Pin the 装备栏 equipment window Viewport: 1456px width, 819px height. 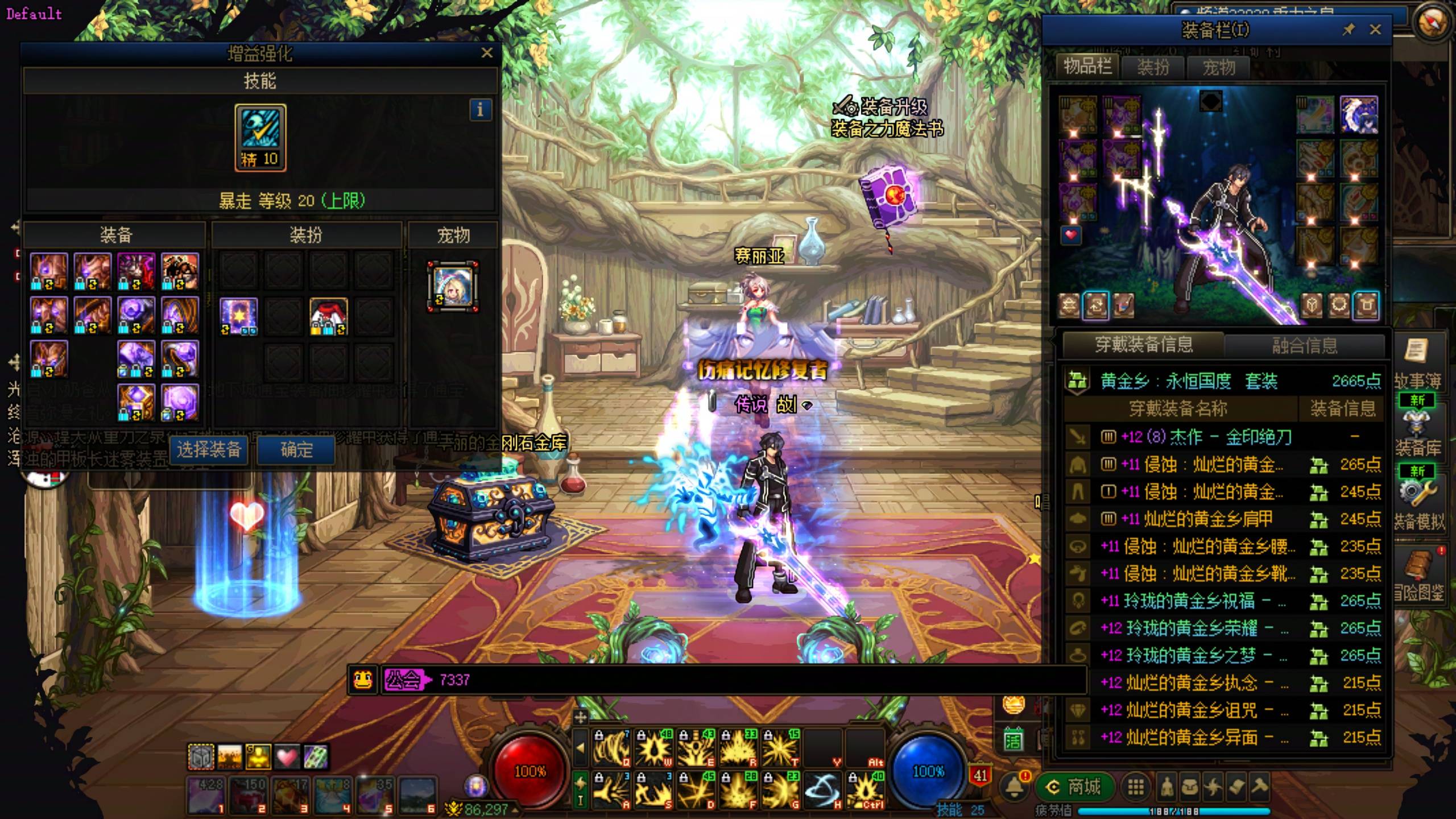(1349, 30)
